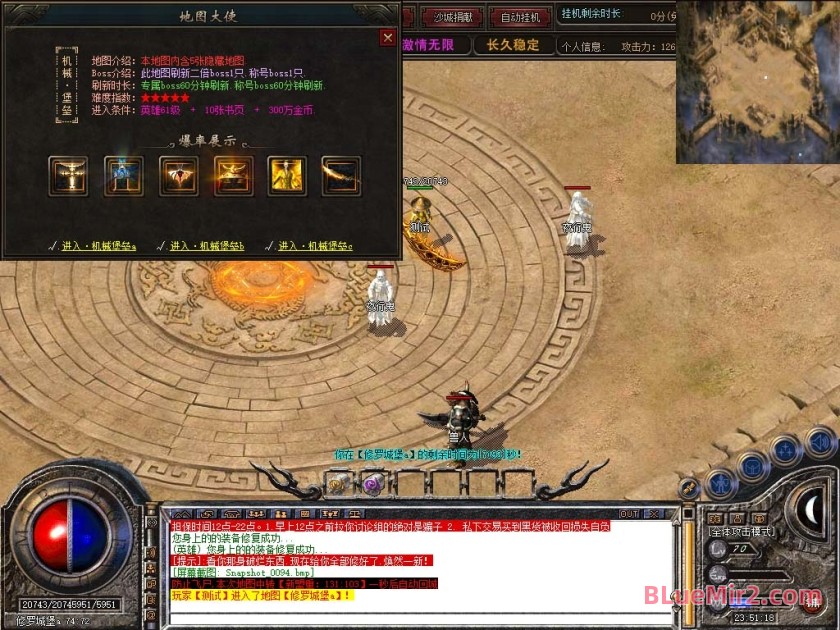
Task: Switch the 全体攻击模式 attack mode label
Action: point(744,531)
